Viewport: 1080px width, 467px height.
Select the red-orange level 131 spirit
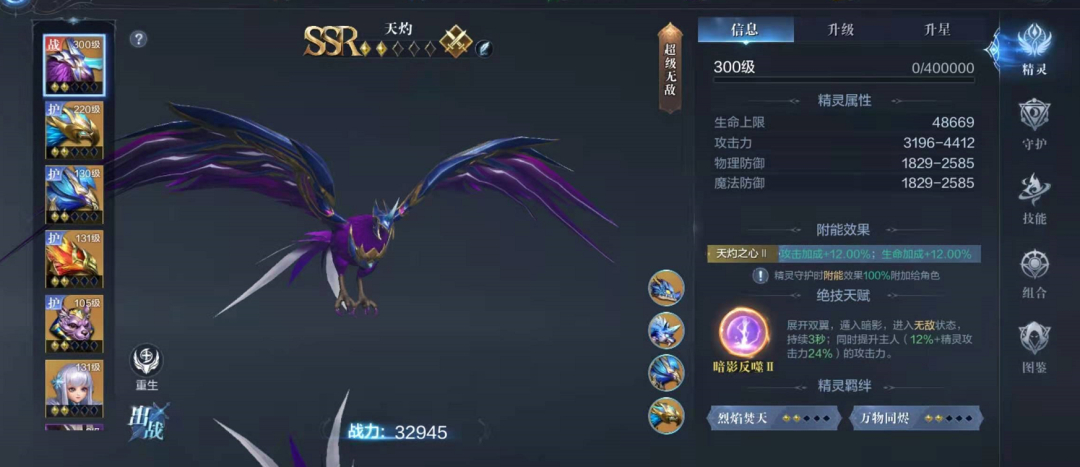point(74,260)
